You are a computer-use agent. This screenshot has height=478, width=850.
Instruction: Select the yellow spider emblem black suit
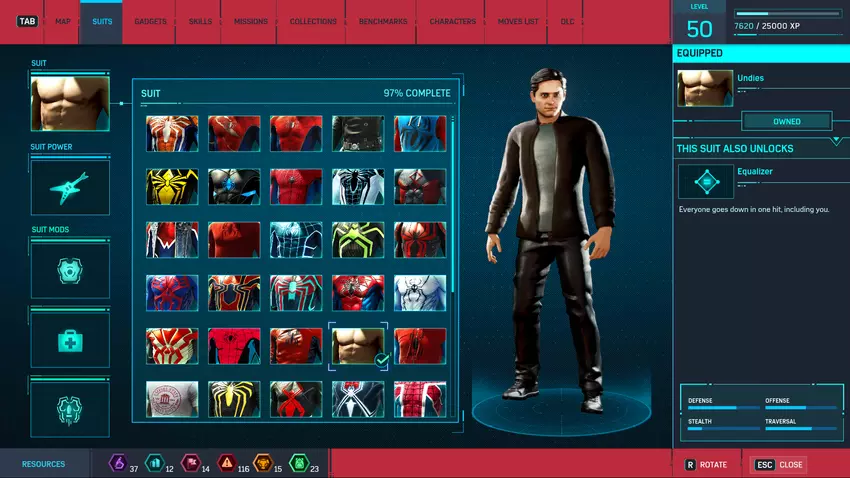172,186
